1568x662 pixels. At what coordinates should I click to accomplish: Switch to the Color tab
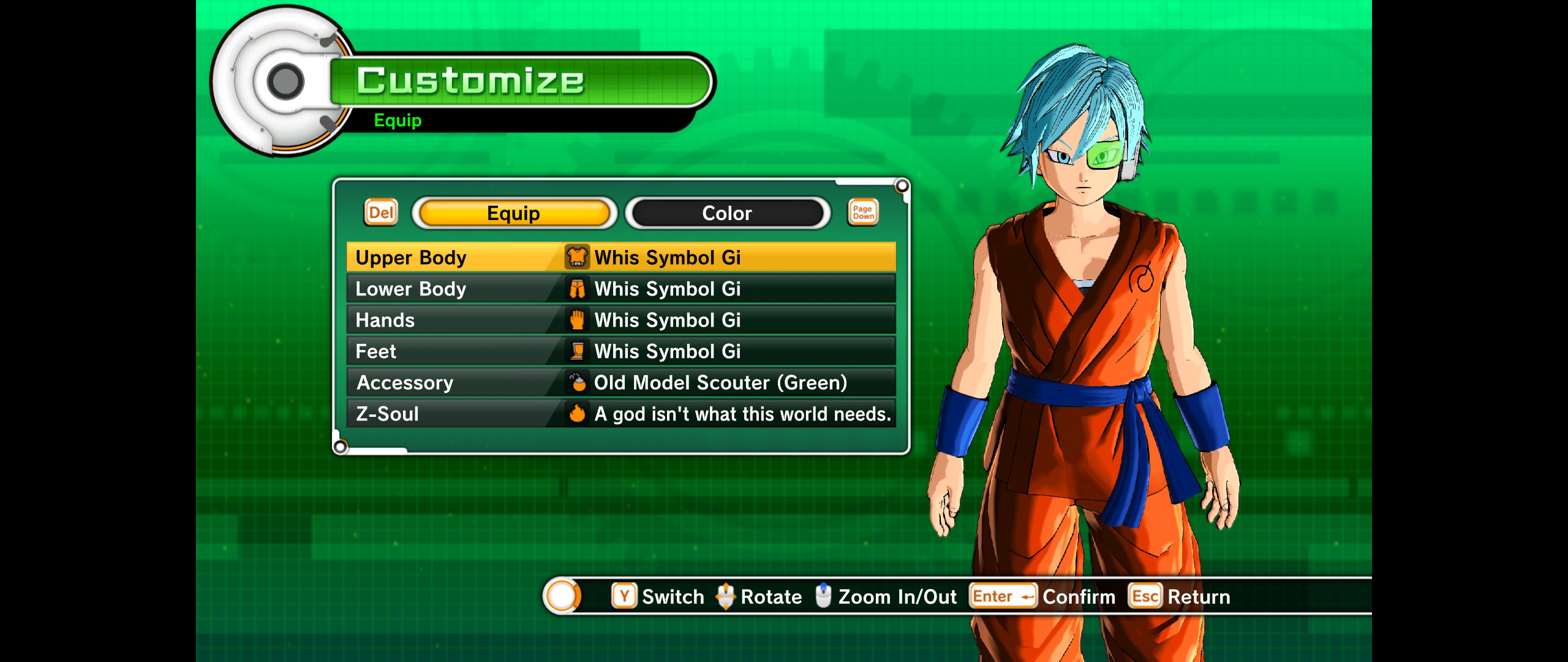pos(727,213)
